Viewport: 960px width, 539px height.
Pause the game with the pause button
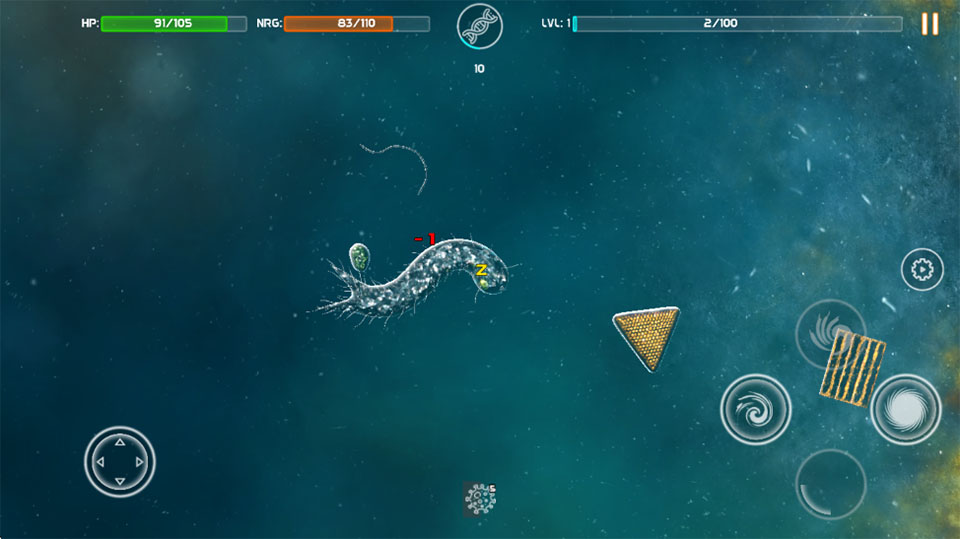click(x=929, y=24)
